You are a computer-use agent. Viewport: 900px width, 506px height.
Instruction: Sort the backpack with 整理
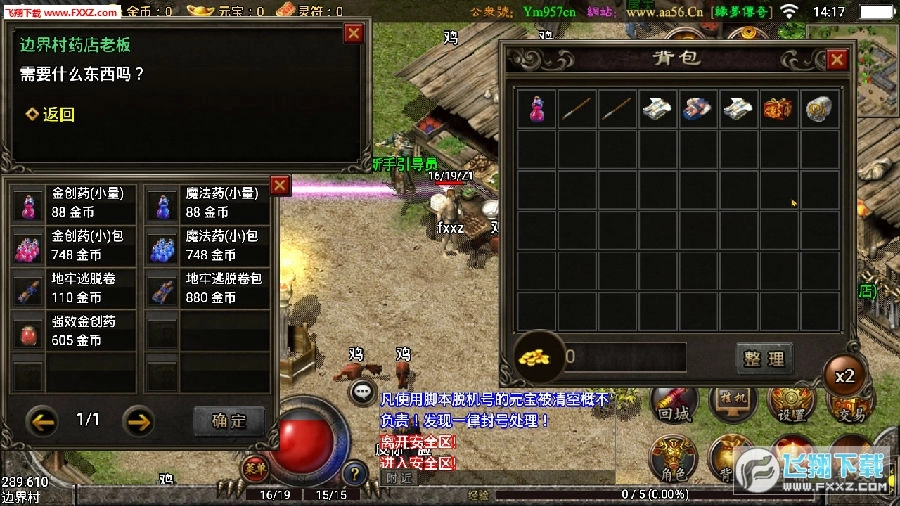(764, 358)
